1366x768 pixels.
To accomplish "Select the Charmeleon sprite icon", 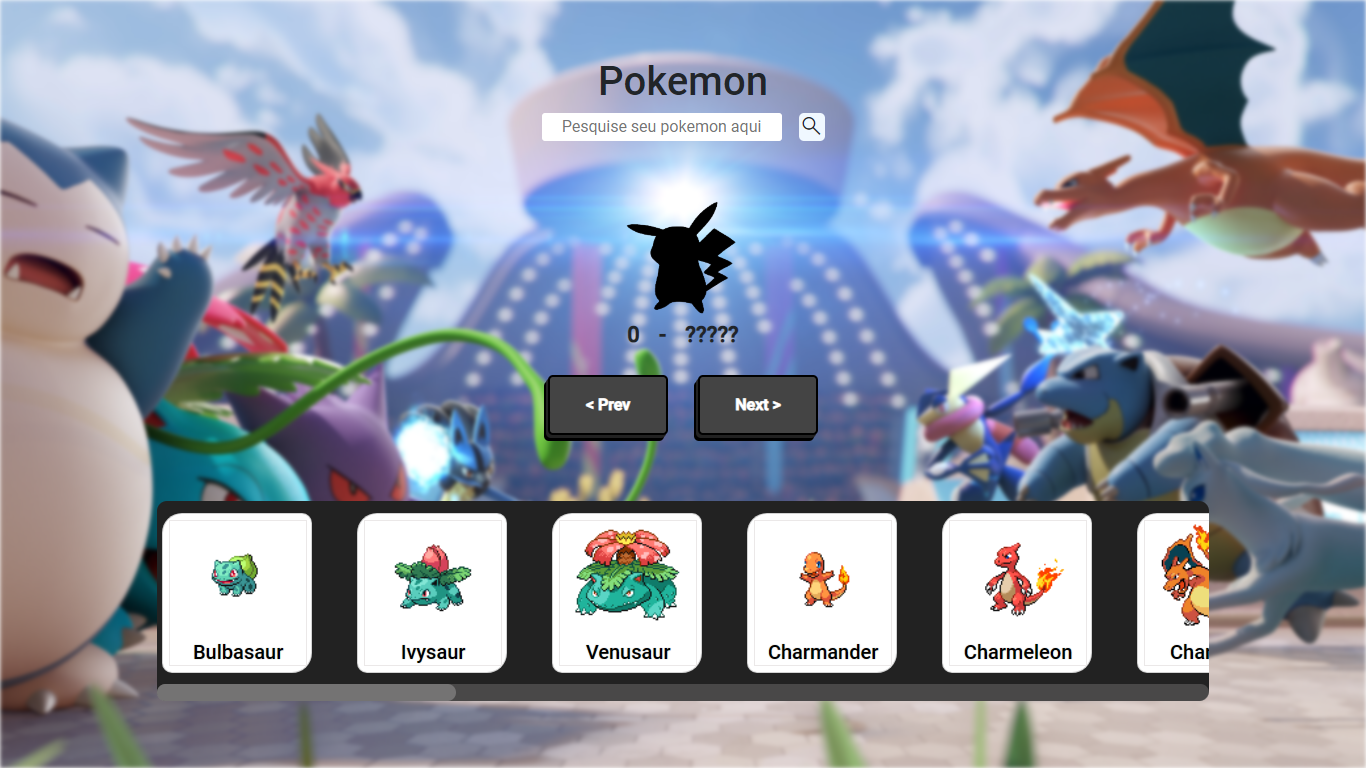I will [x=1016, y=580].
